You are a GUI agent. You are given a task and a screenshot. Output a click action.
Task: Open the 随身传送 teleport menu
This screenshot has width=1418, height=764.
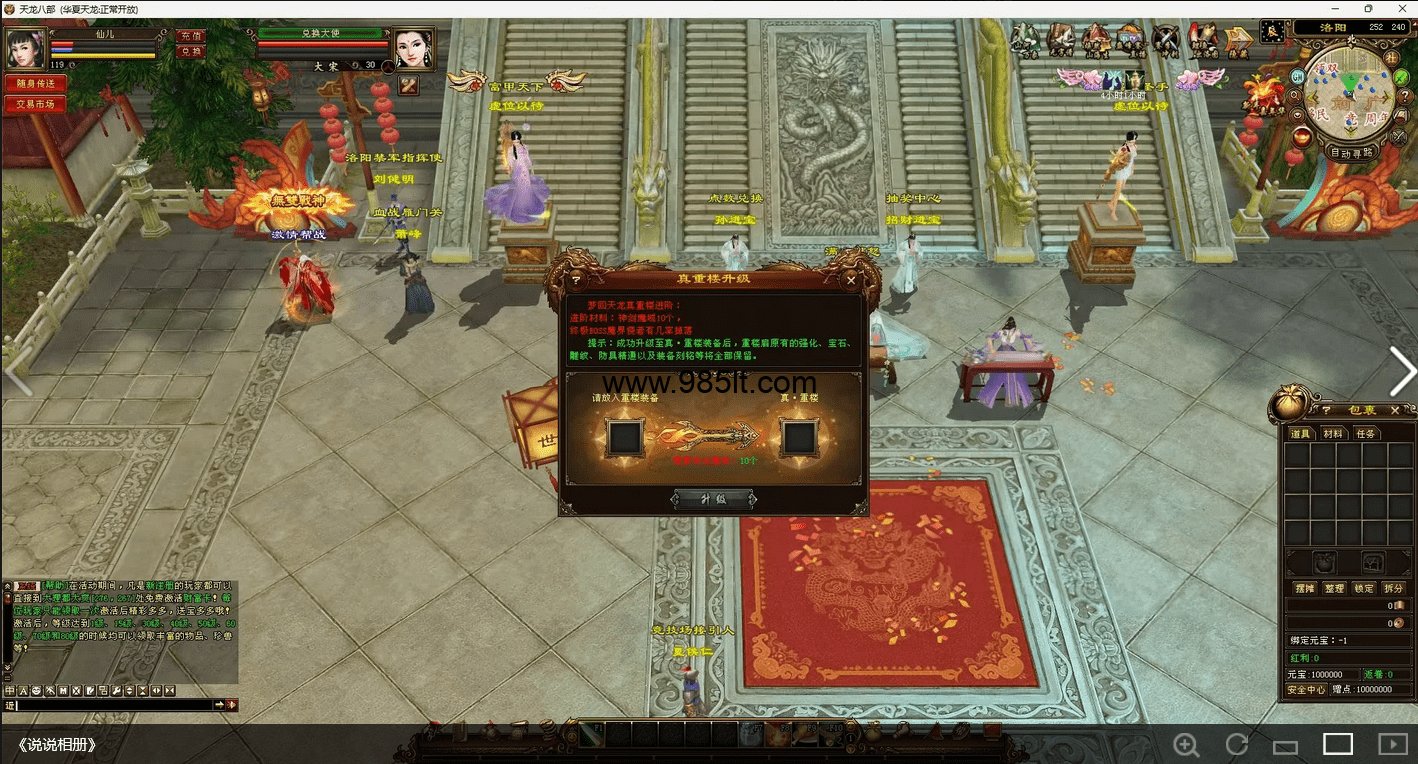click(35, 83)
